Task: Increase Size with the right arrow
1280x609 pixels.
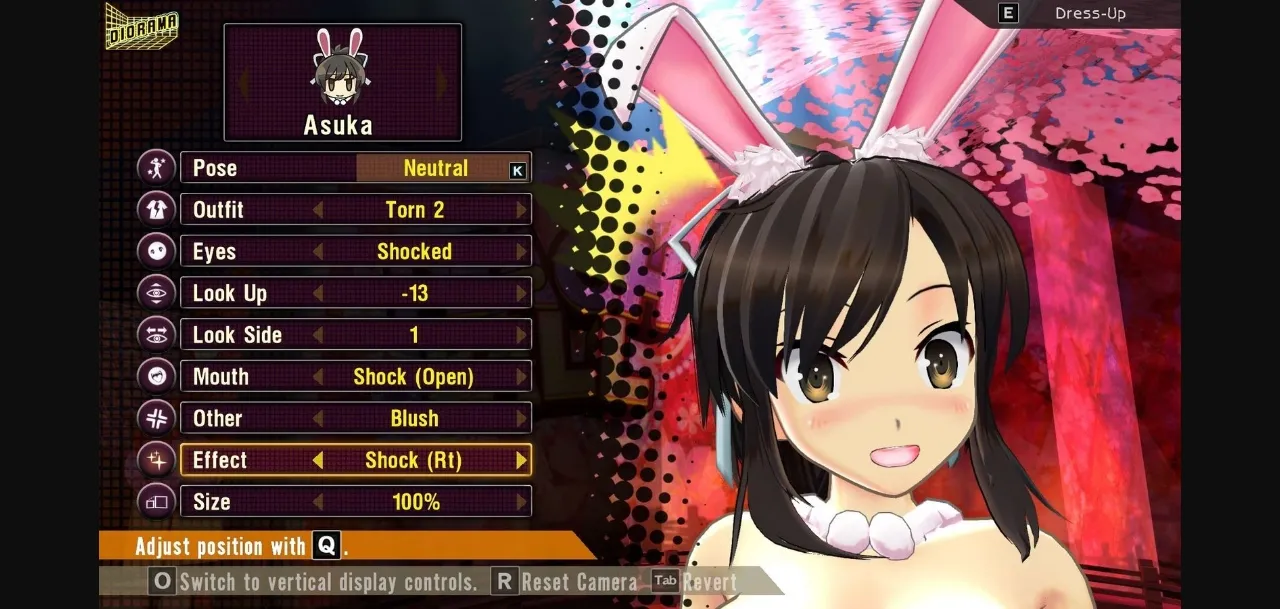Action: click(521, 502)
